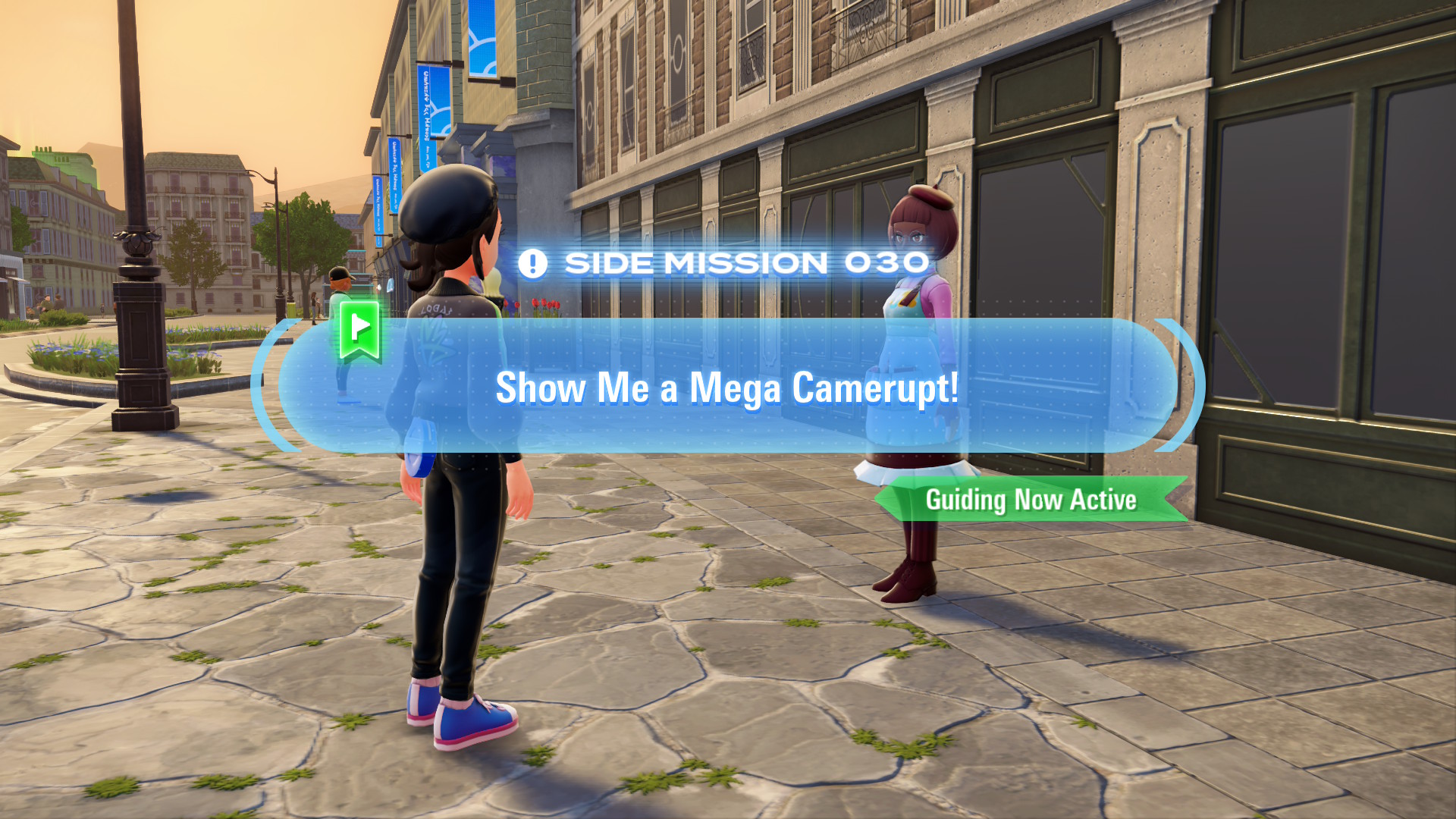
Task: Click the "Guiding Now Active" ribbon
Action: 1031,500
